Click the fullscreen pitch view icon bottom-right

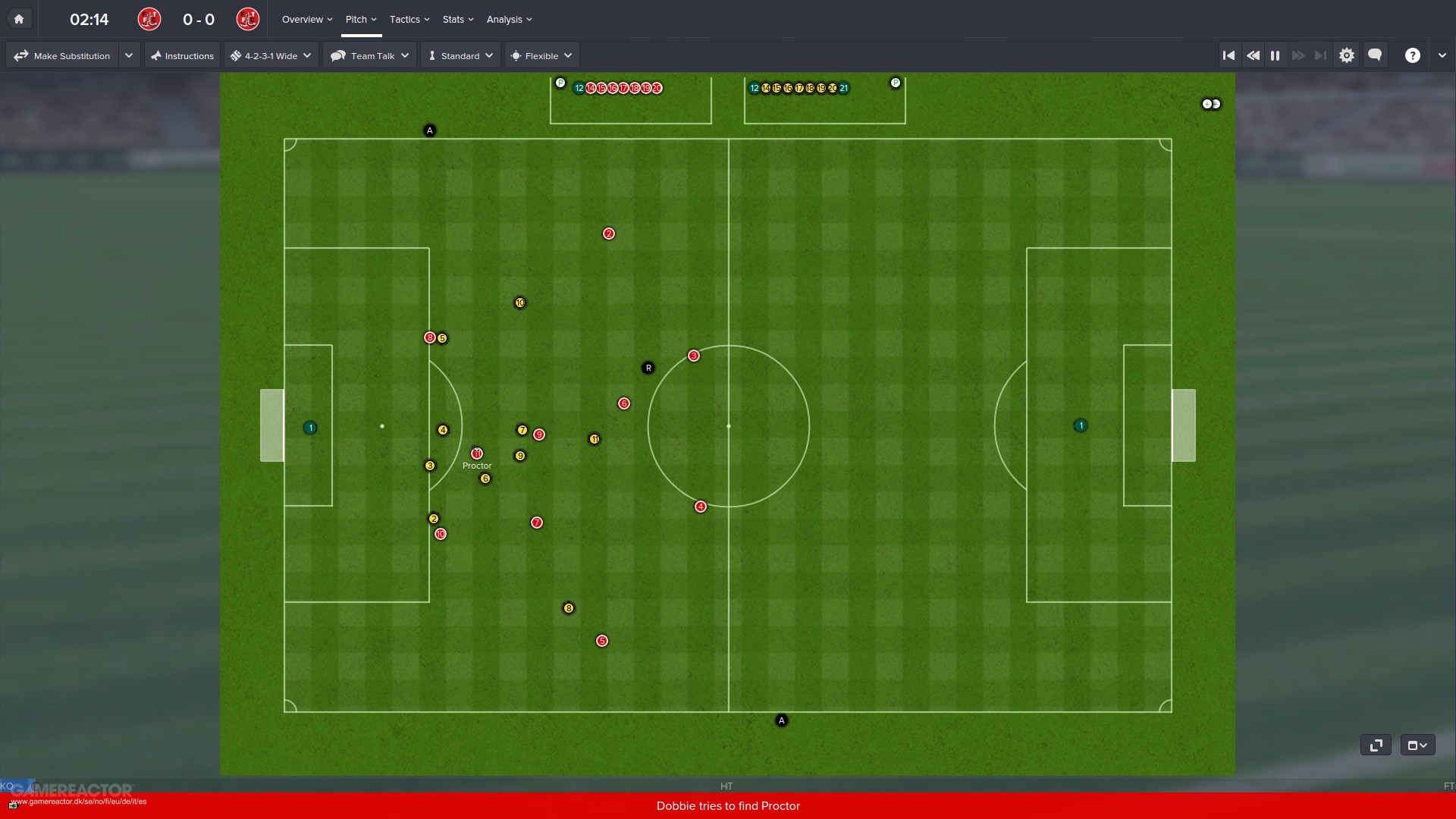click(x=1376, y=745)
